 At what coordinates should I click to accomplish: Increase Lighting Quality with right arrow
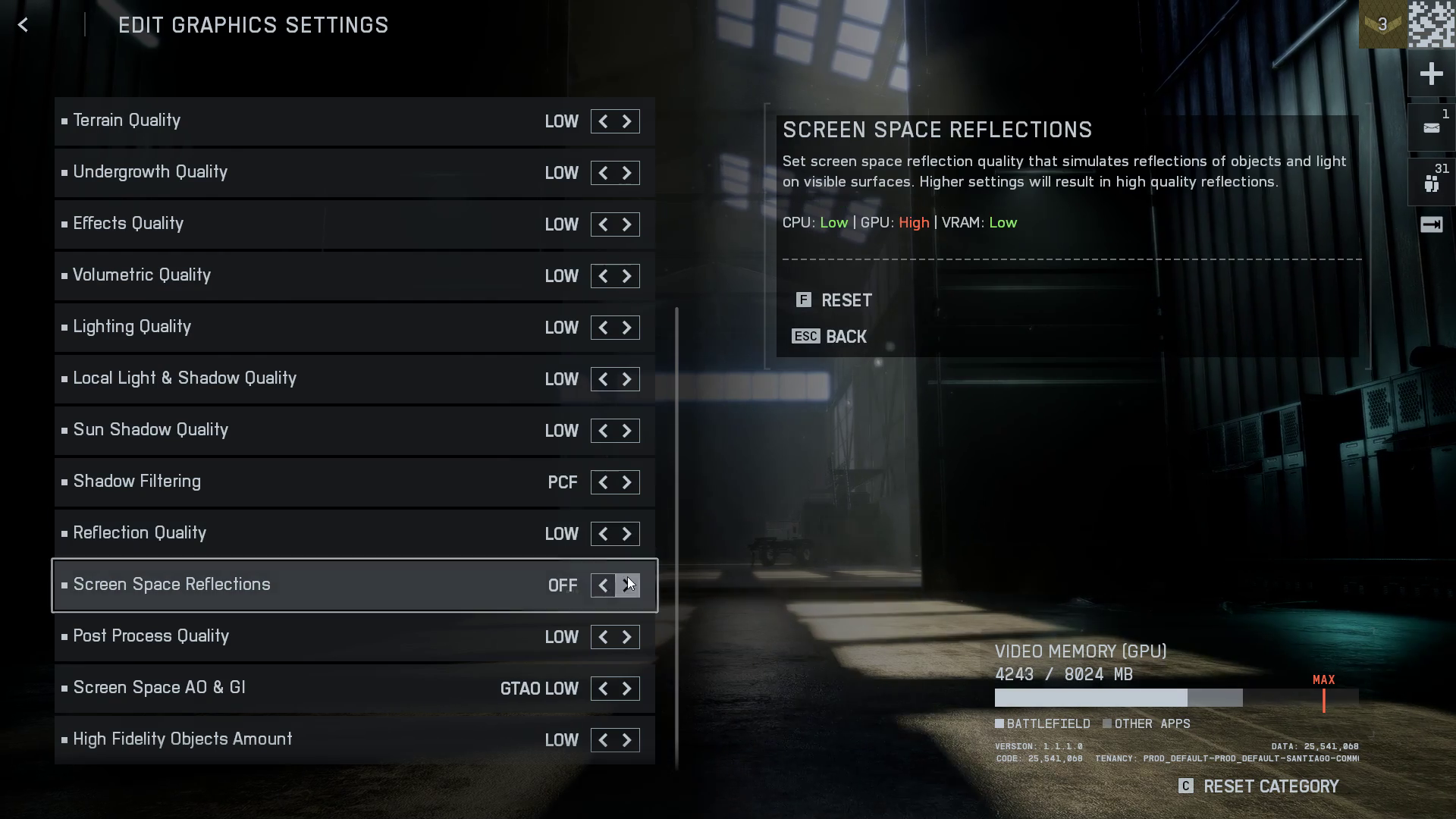tap(627, 328)
